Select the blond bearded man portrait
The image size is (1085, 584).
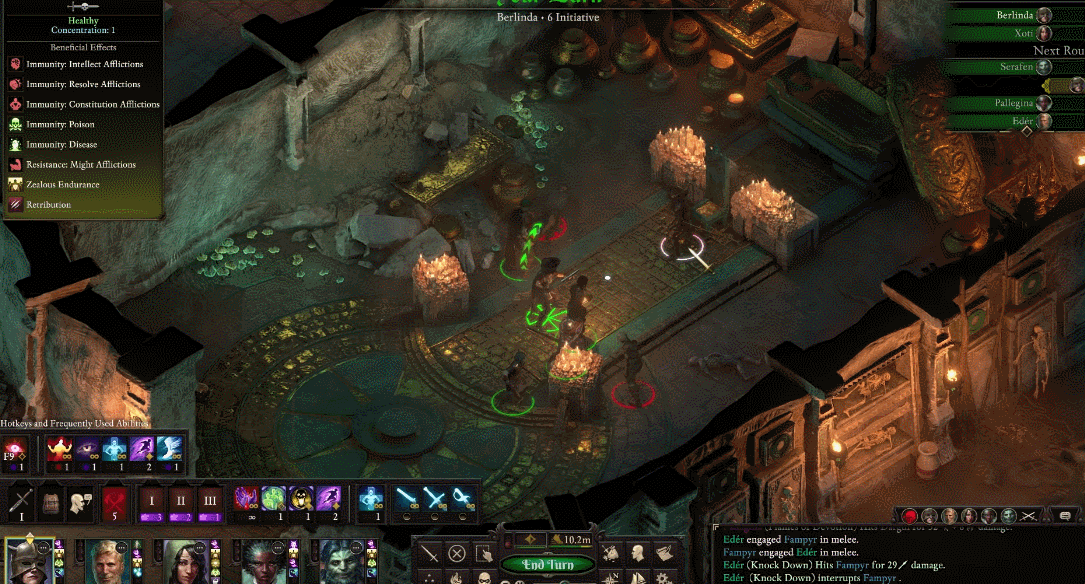tap(106, 563)
